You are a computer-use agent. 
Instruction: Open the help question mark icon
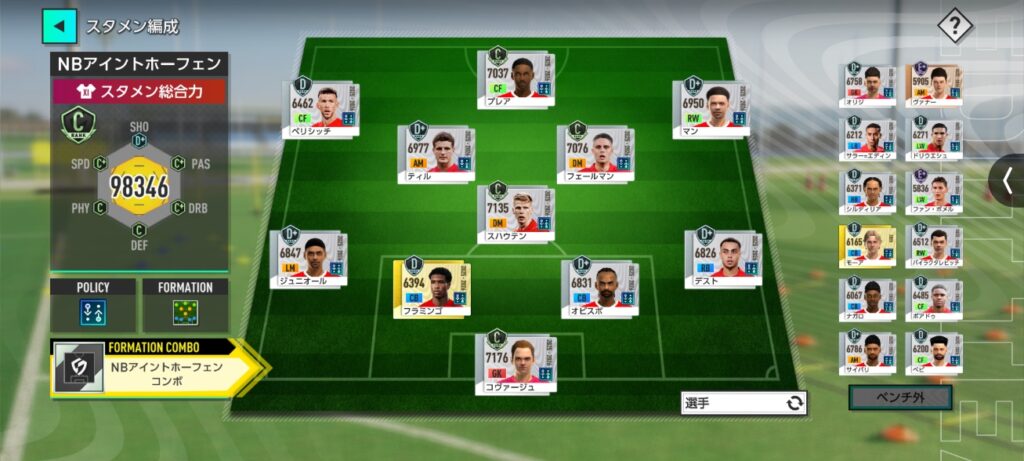click(954, 27)
